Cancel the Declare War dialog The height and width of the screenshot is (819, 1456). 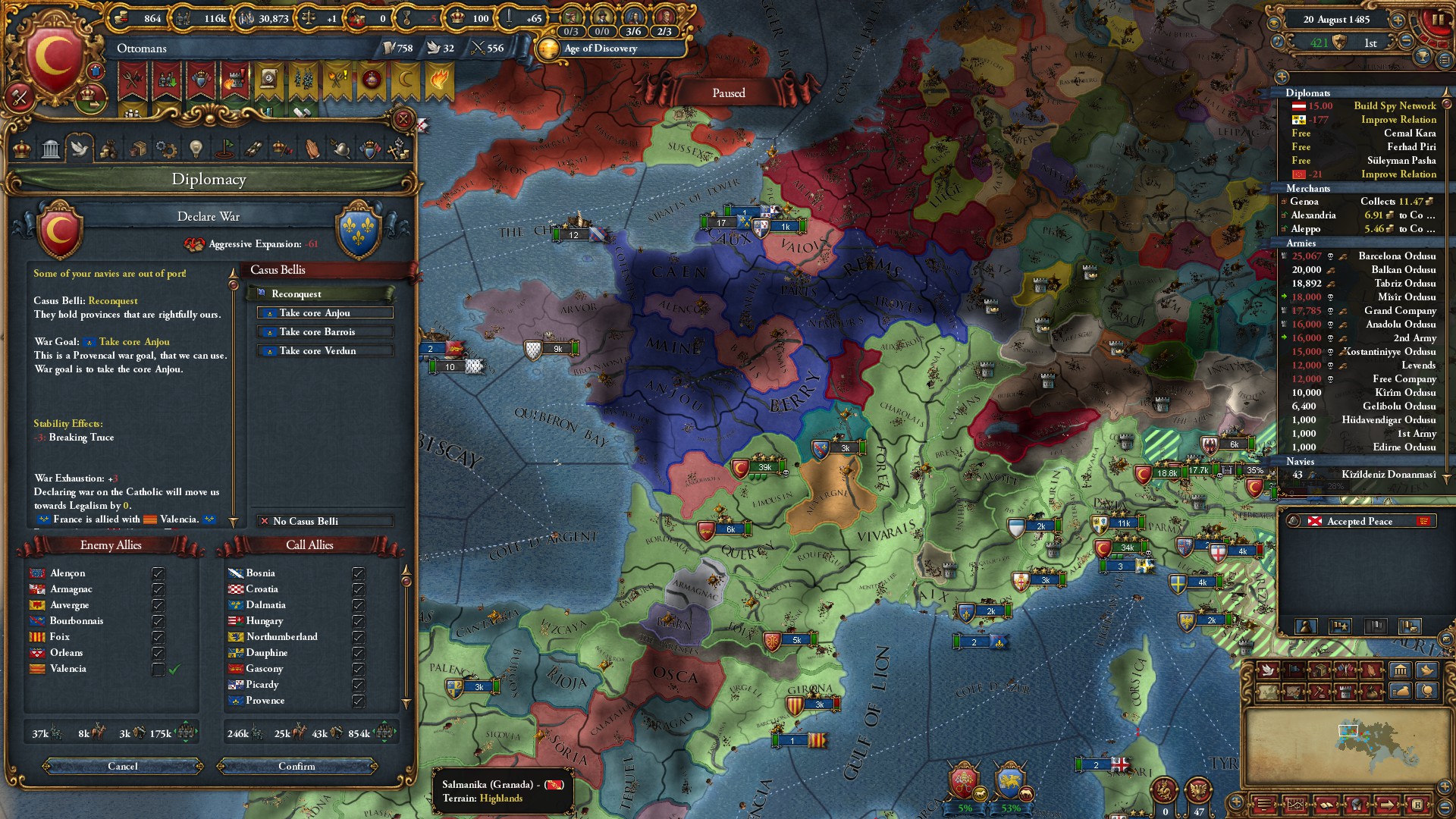[123, 766]
